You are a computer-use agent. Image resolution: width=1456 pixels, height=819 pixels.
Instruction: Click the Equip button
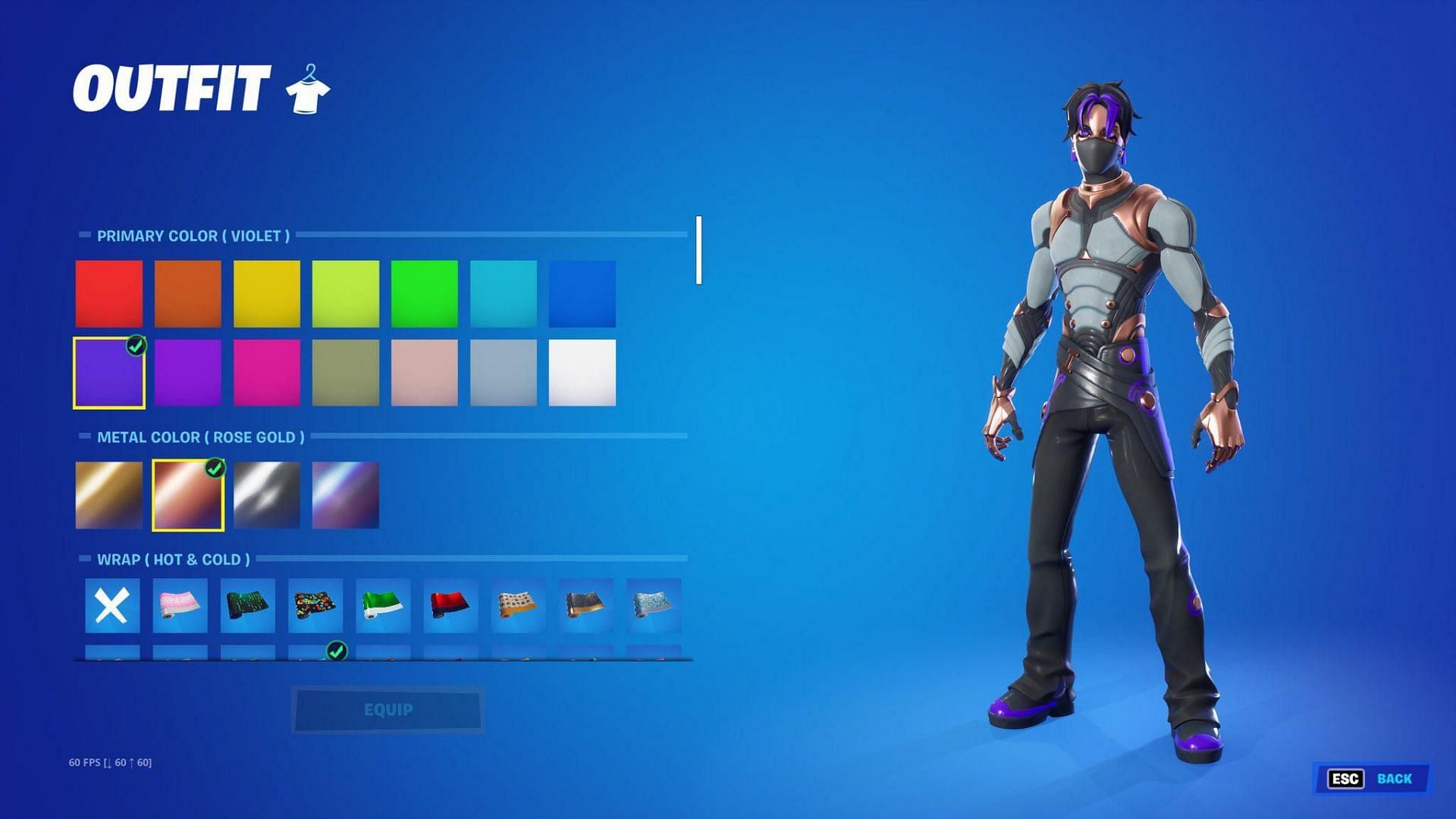point(388,710)
